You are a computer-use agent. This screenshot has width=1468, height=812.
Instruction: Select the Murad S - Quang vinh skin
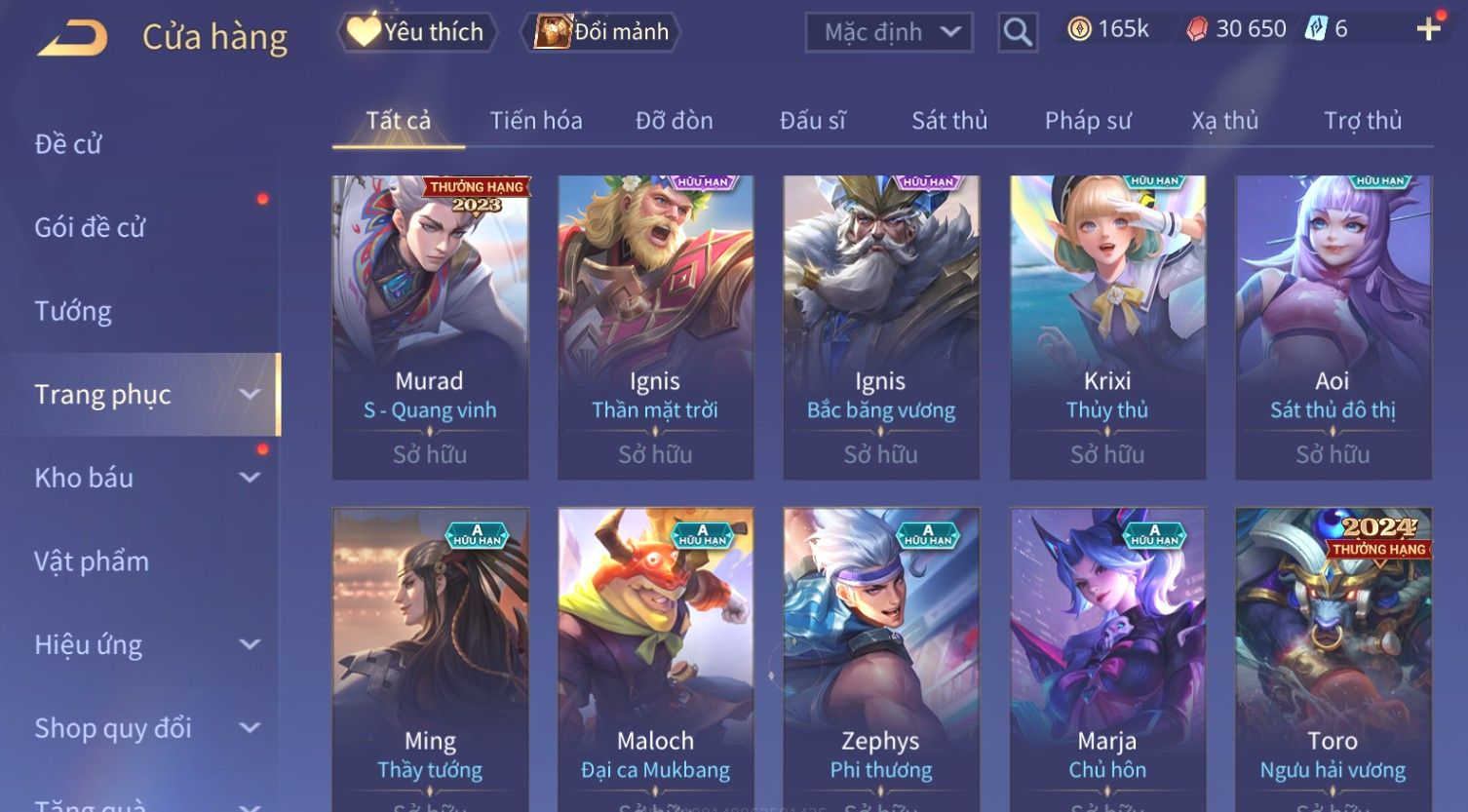430,328
